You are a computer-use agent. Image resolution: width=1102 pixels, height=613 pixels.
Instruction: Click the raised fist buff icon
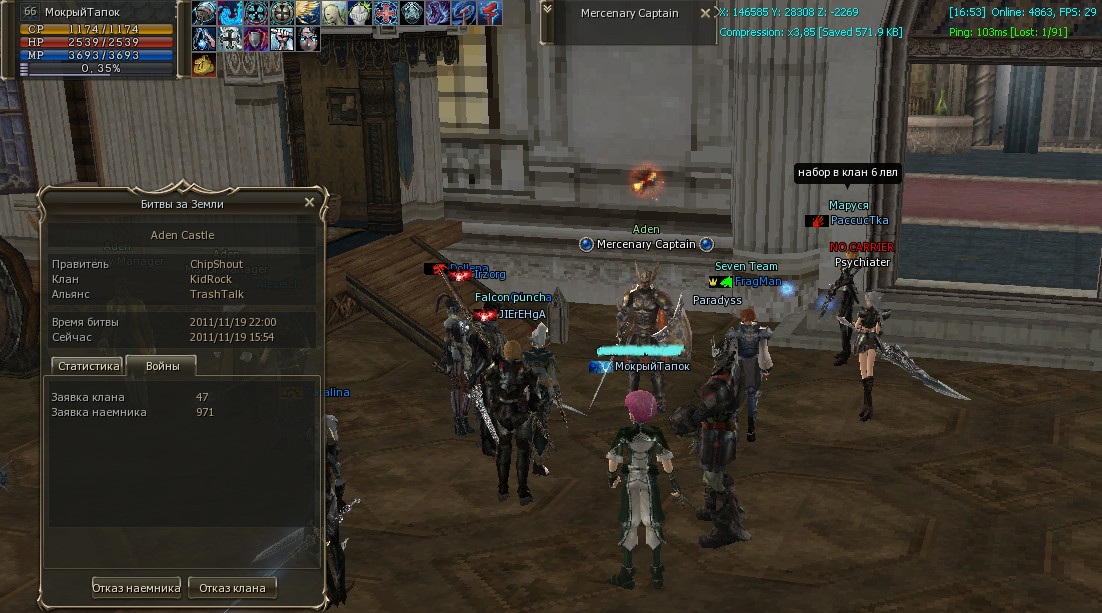click(x=282, y=39)
